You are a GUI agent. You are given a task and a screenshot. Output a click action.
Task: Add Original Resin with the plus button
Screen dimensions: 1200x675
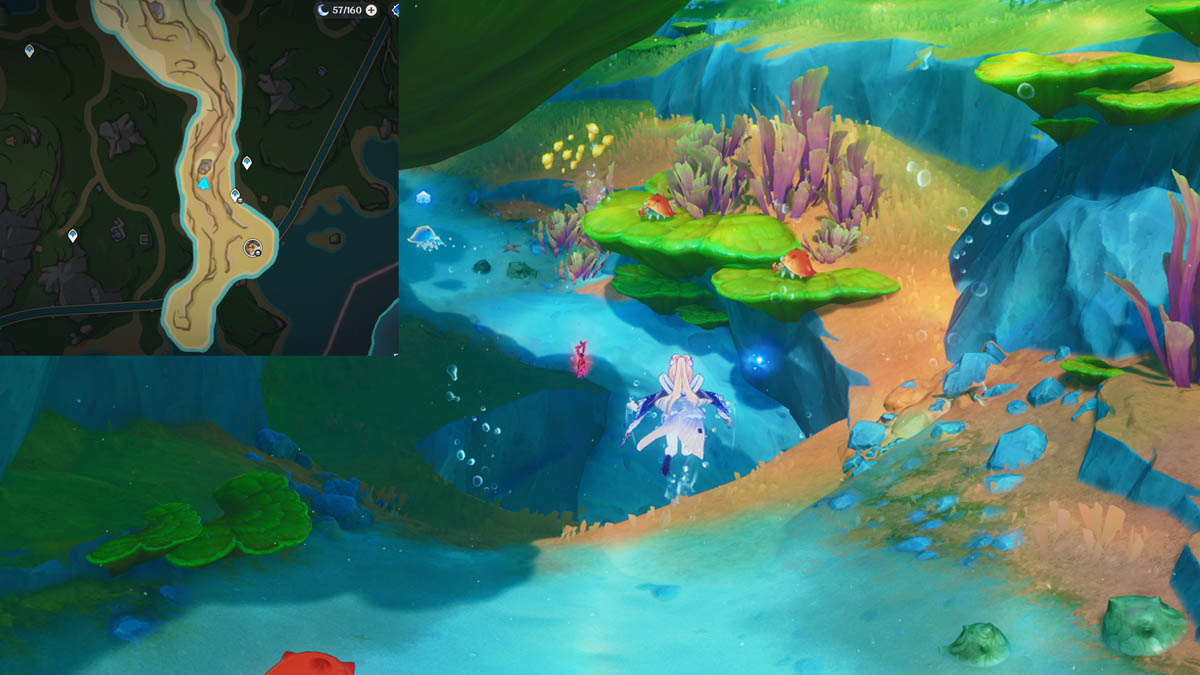pyautogui.click(x=372, y=10)
